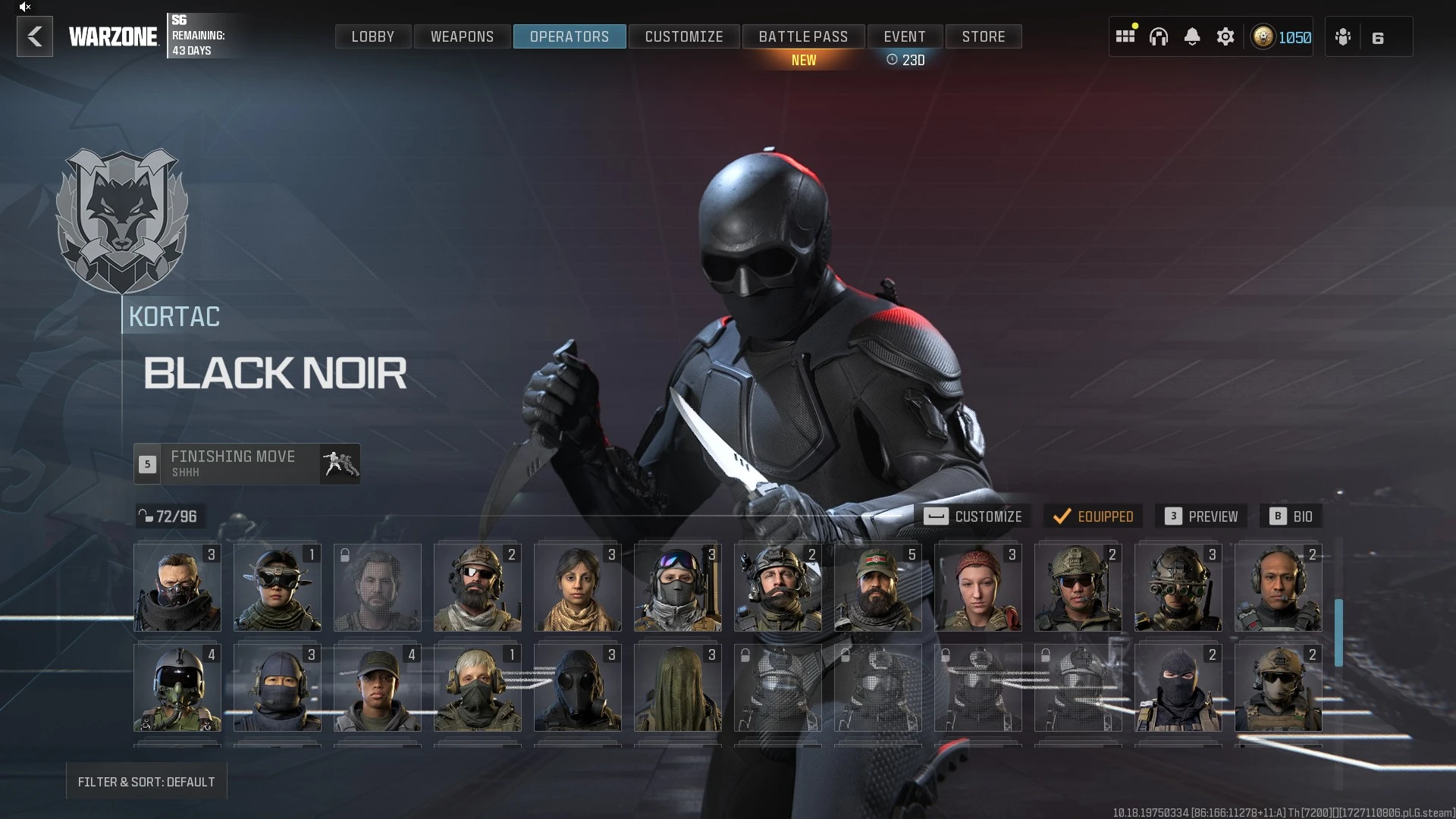Click the party widget icon
The height and width of the screenshot is (819, 1456).
[1343, 36]
